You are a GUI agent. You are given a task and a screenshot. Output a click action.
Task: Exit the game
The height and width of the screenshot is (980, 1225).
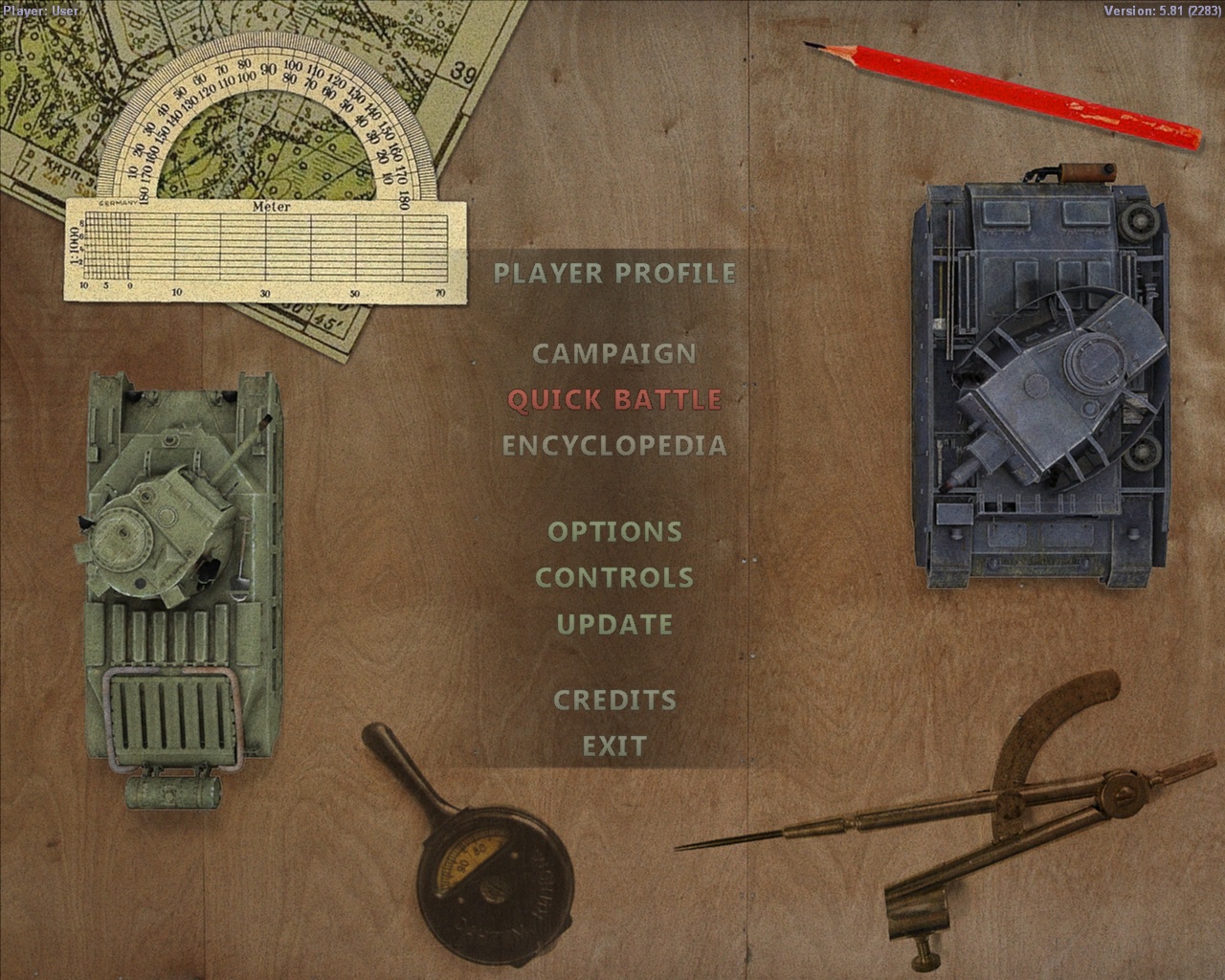point(613,746)
